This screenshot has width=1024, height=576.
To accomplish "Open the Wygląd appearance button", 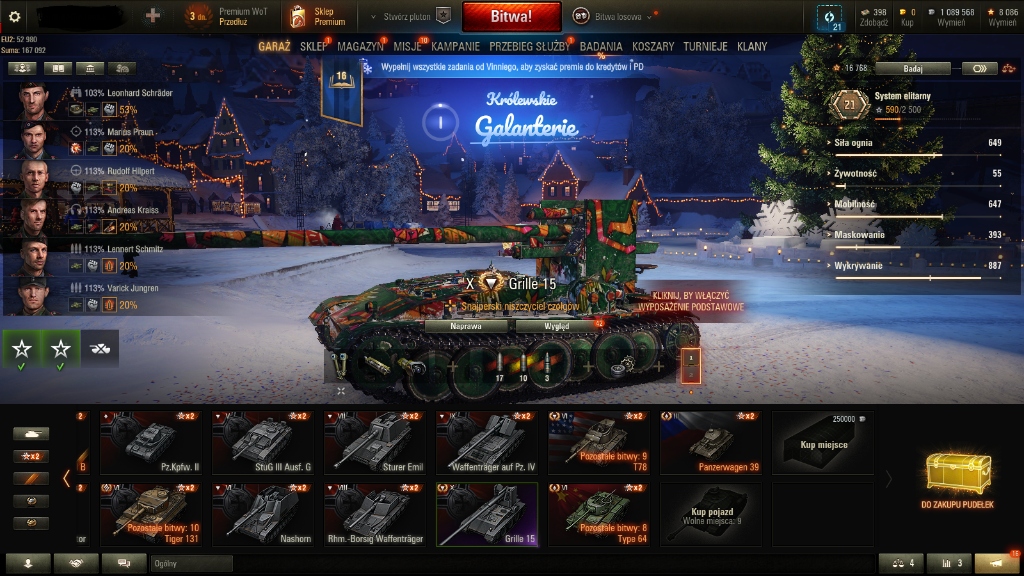I will (x=557, y=326).
